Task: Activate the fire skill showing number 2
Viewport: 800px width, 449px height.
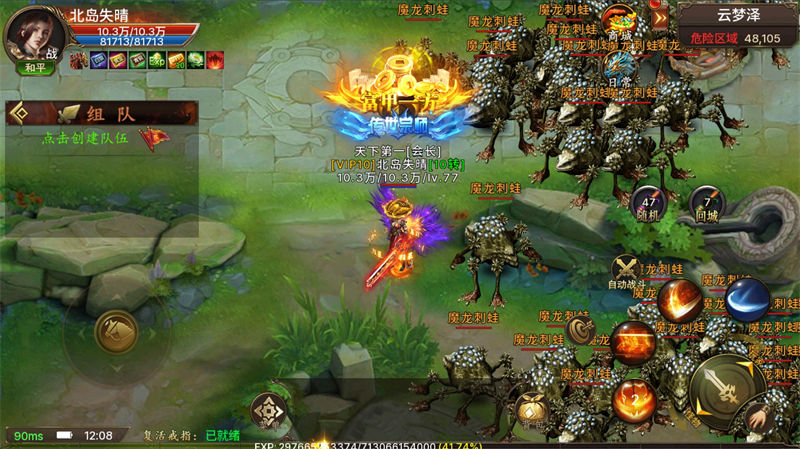Action: [x=634, y=398]
